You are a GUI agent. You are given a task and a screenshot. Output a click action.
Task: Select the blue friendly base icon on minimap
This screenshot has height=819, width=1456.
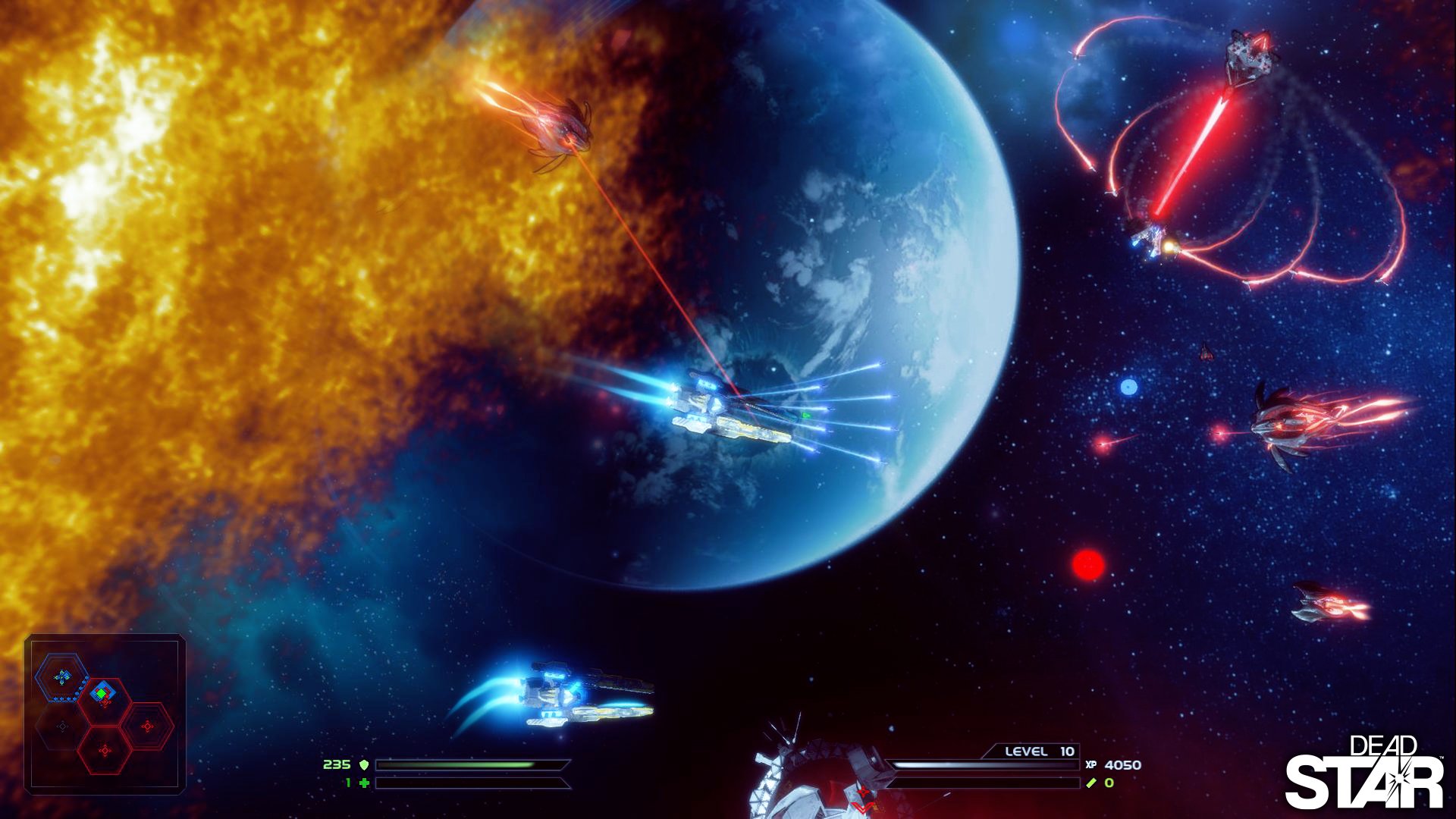point(62,676)
